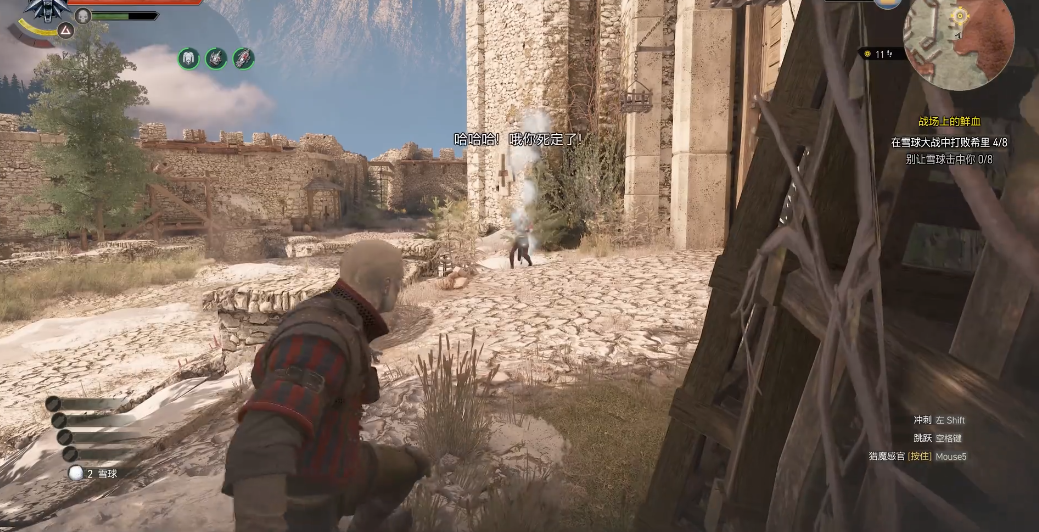Click the yellow quest marker on minimap

point(960,16)
